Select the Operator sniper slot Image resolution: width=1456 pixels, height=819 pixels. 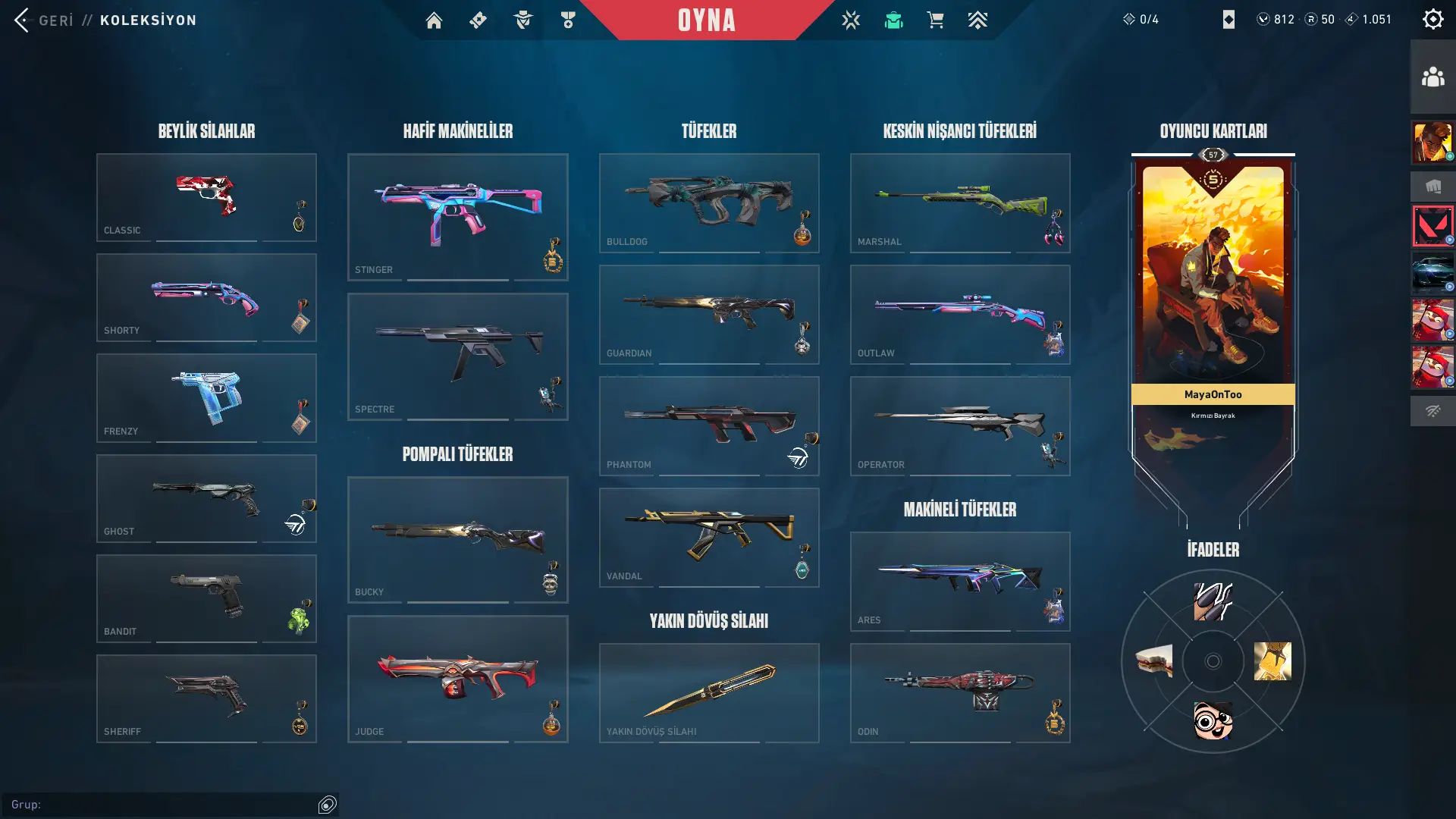point(959,425)
